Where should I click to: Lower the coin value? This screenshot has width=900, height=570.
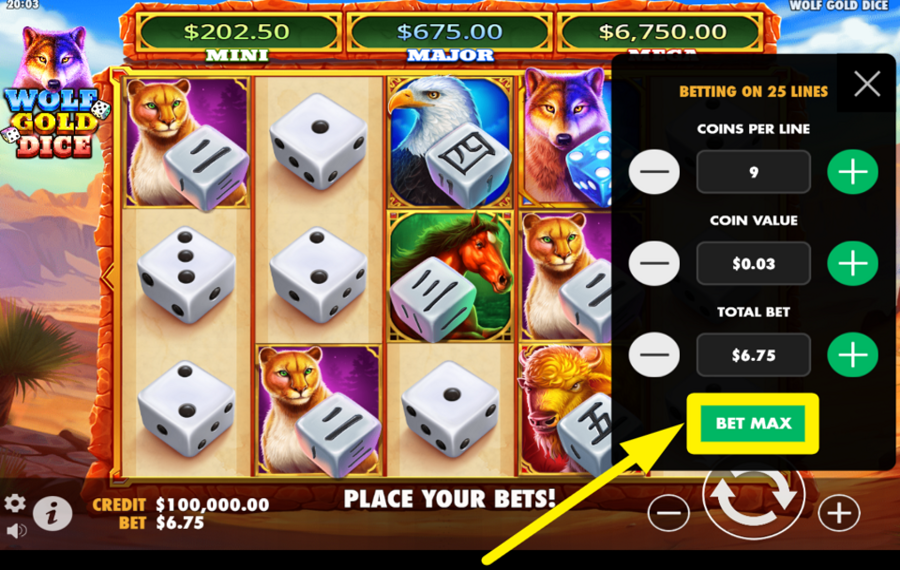click(654, 264)
